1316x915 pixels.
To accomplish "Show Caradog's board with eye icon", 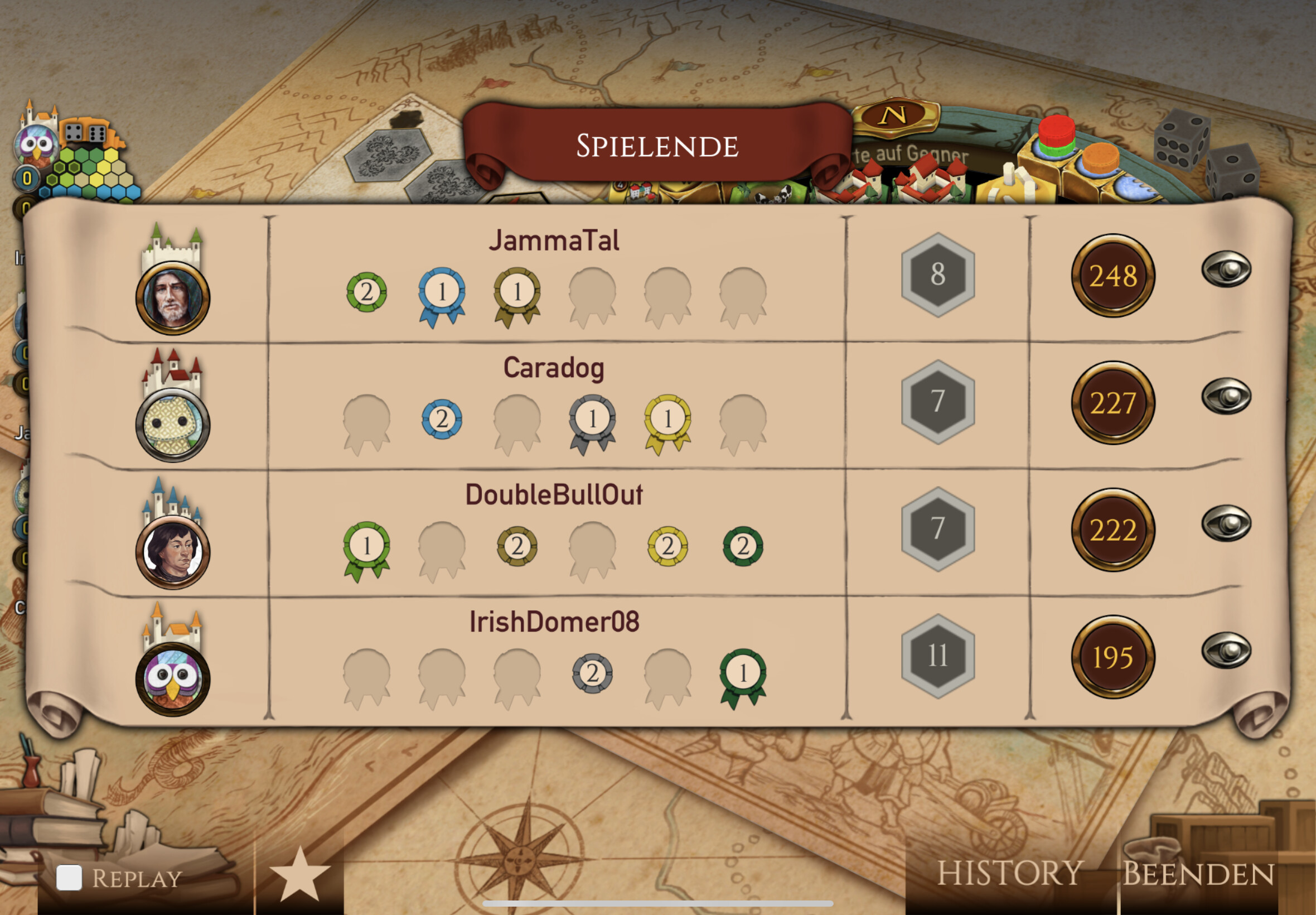I will click(1226, 396).
